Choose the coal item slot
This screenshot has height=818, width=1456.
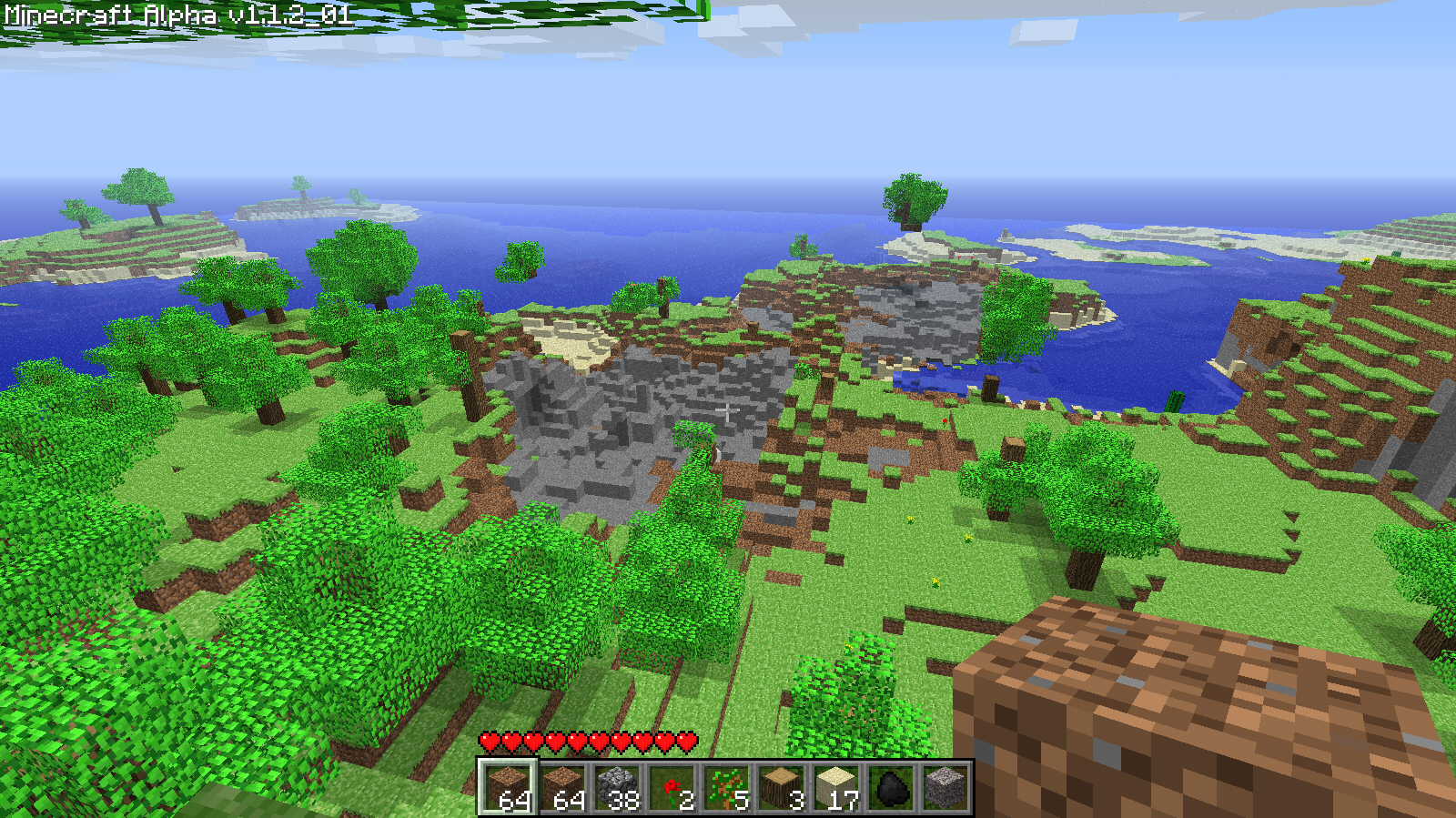pyautogui.click(x=890, y=787)
